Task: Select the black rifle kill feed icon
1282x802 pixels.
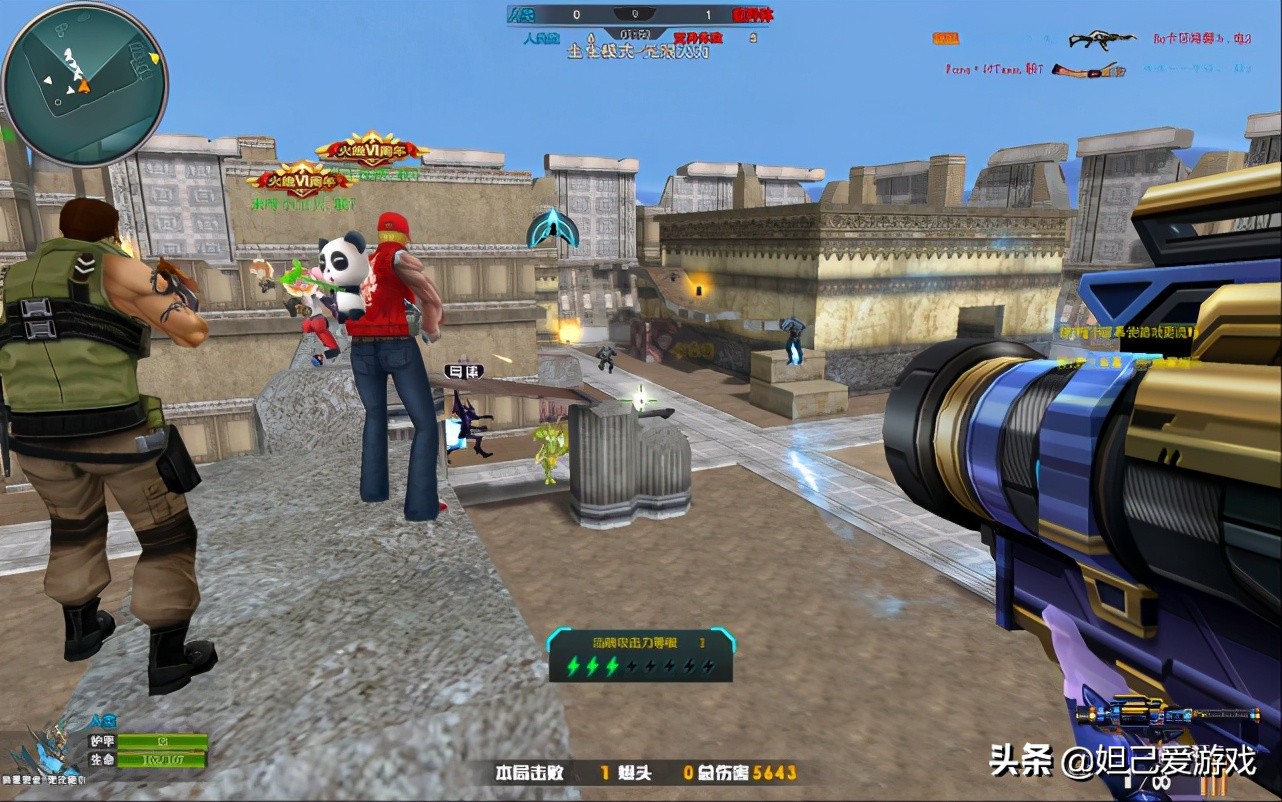Action: coord(1101,39)
